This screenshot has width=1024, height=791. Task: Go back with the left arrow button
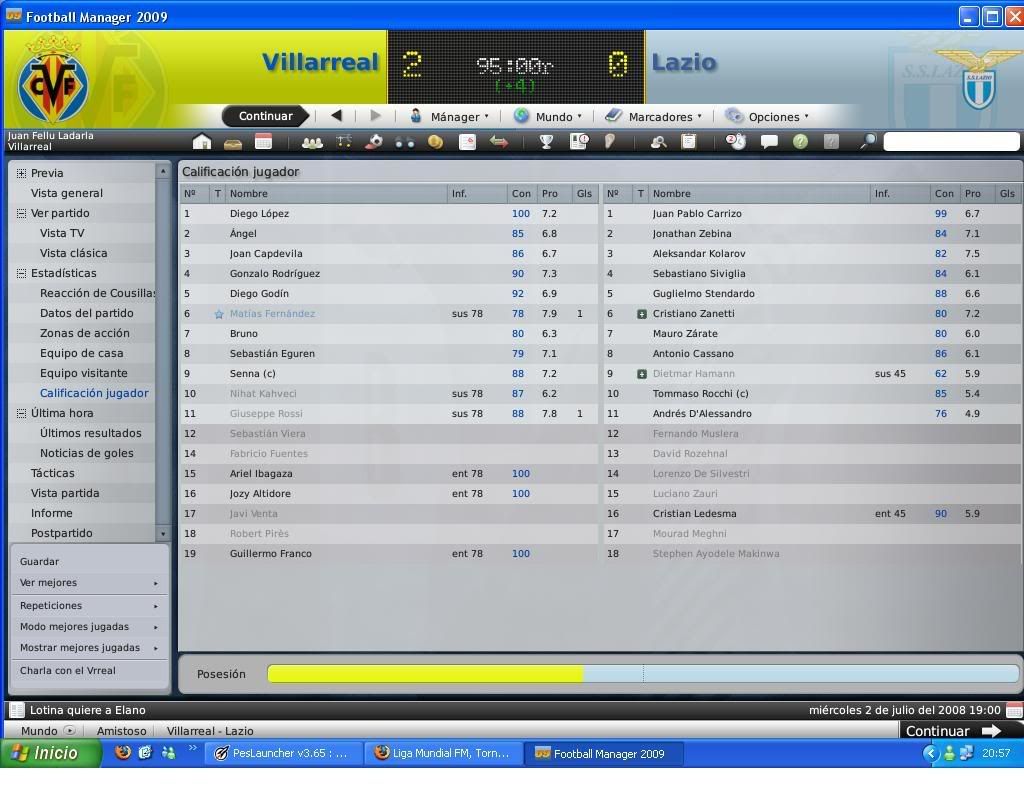(x=337, y=116)
